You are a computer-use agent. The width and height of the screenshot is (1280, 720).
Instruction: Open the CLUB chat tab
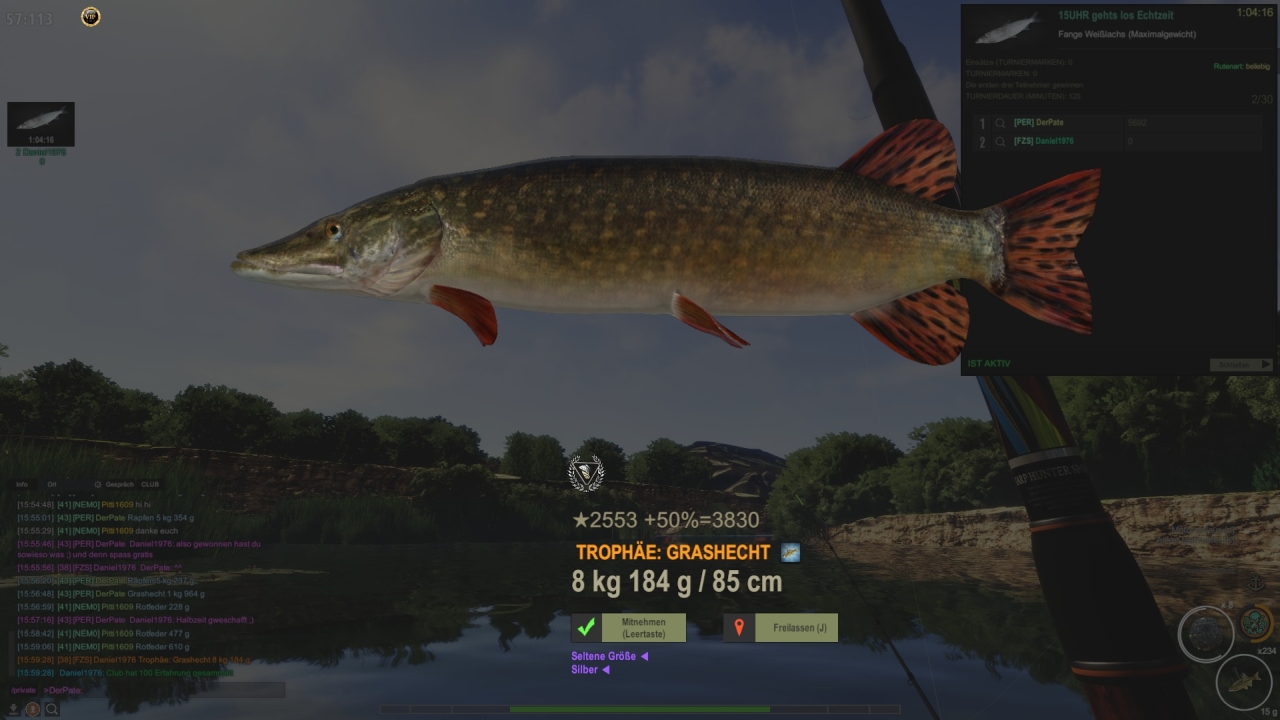click(150, 484)
